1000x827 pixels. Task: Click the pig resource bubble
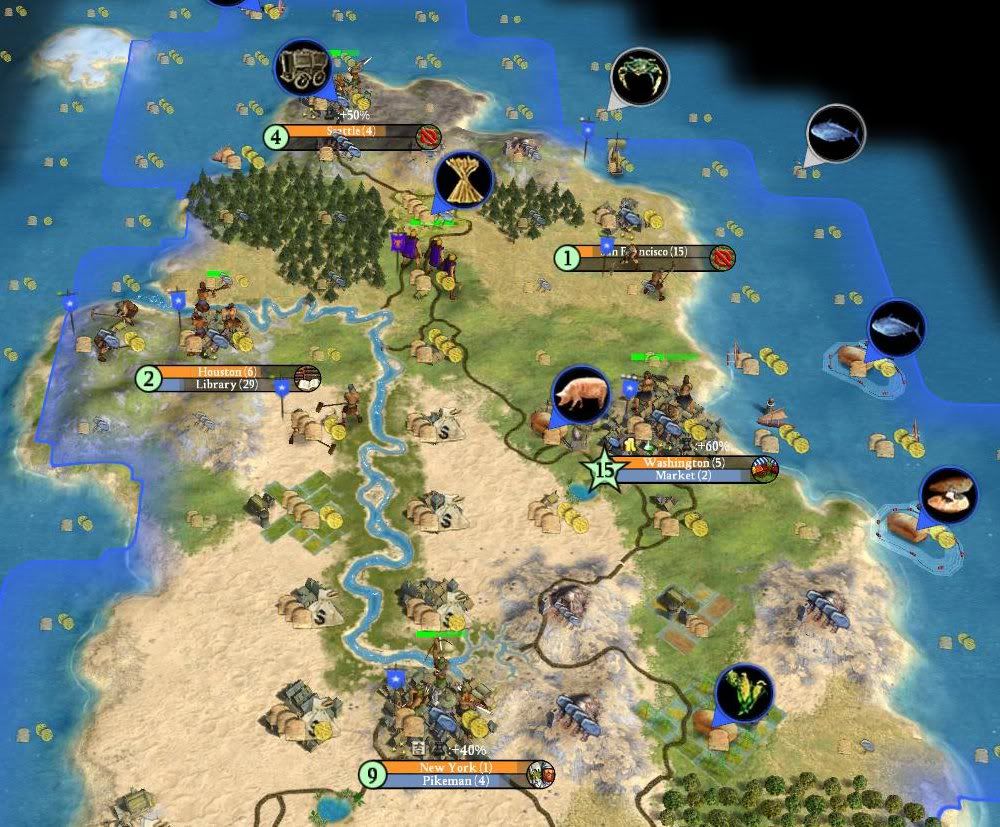(x=580, y=395)
